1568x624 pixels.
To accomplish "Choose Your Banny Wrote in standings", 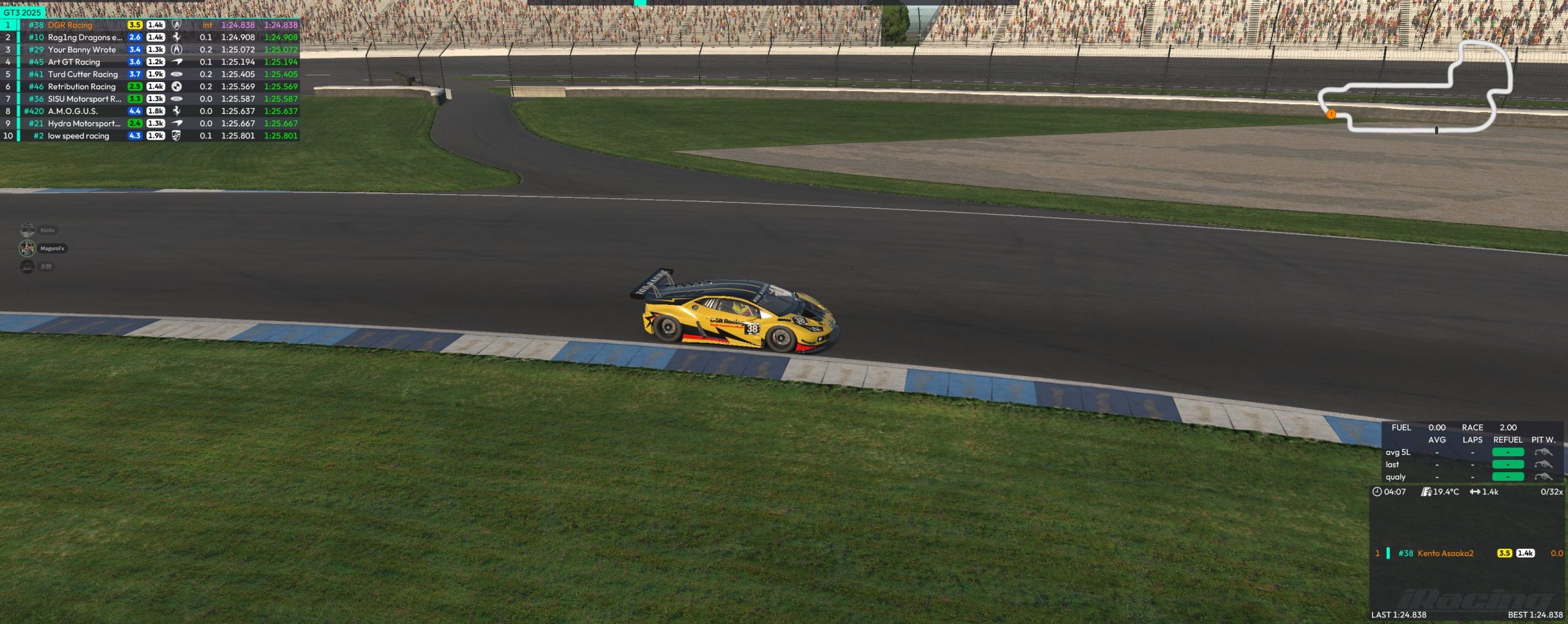I will coord(150,50).
